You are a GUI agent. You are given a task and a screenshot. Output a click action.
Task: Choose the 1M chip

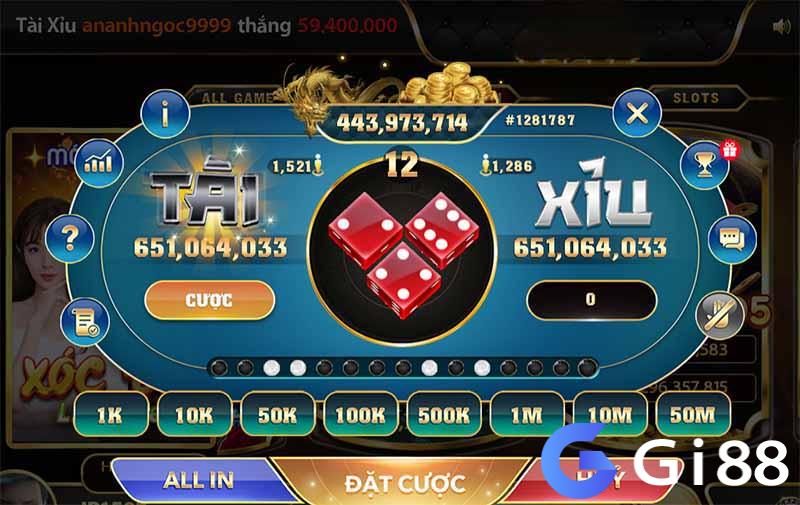(526, 414)
